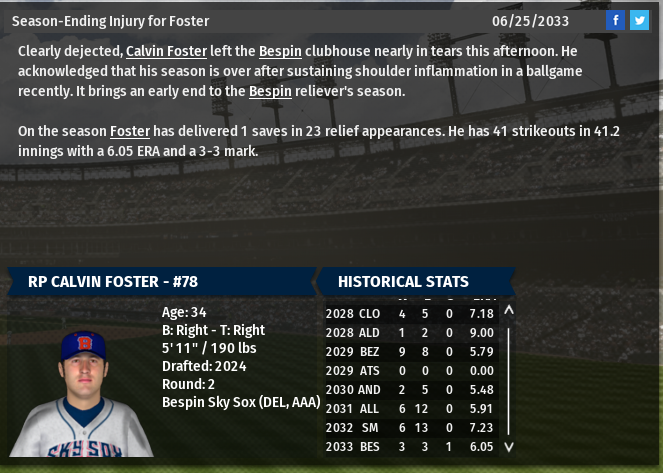This screenshot has height=473, width=663.
Task: Select the 2032 SM stats row
Action: tap(410, 427)
